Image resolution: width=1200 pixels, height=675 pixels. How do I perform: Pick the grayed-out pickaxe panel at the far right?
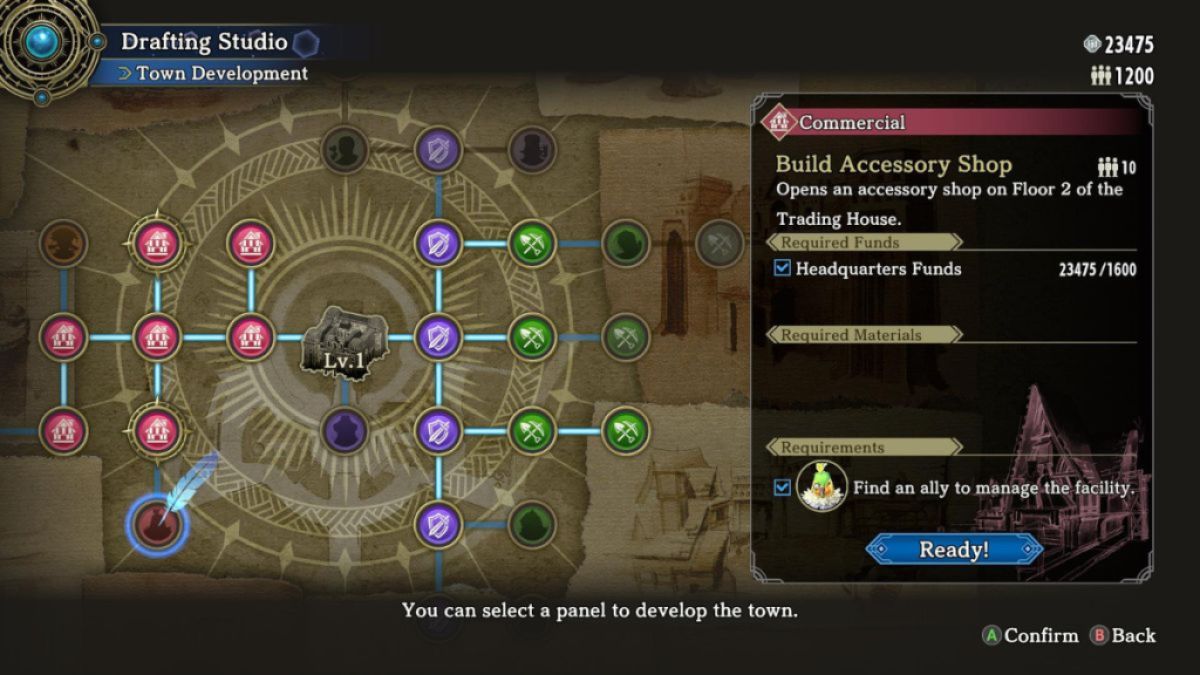(x=719, y=243)
